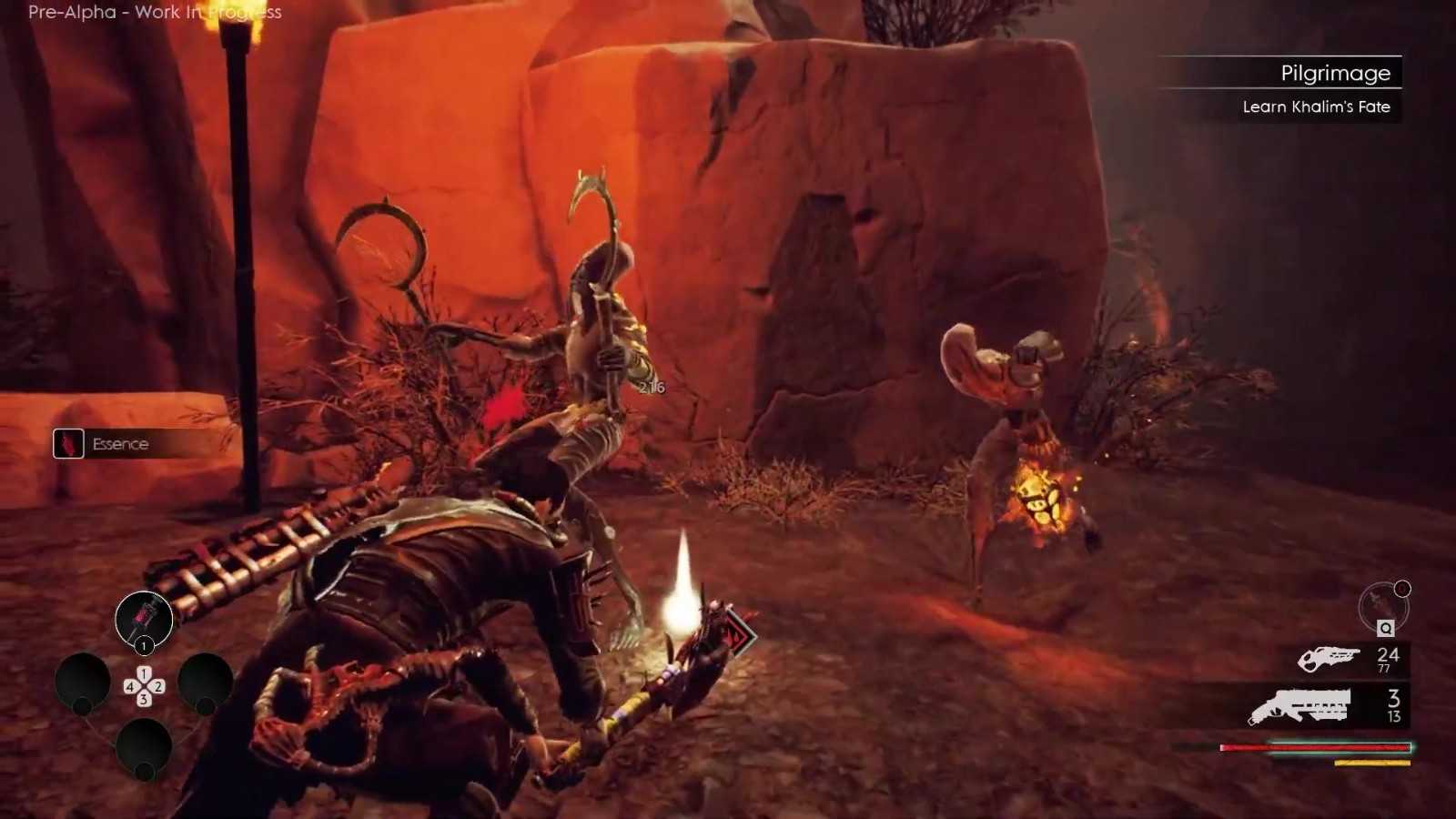Open the Pilgrimage quest tracker
The image size is (1456, 819).
[1334, 73]
